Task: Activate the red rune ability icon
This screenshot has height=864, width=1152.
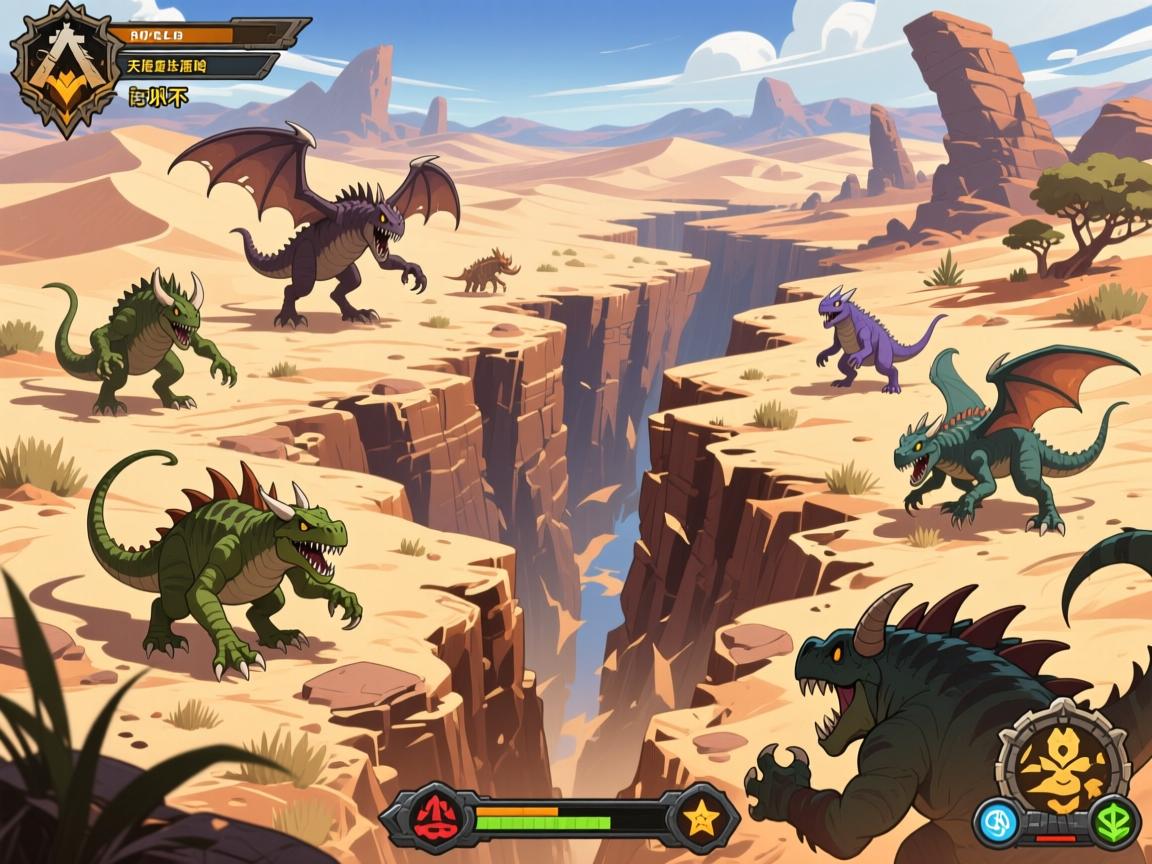Action: click(434, 817)
